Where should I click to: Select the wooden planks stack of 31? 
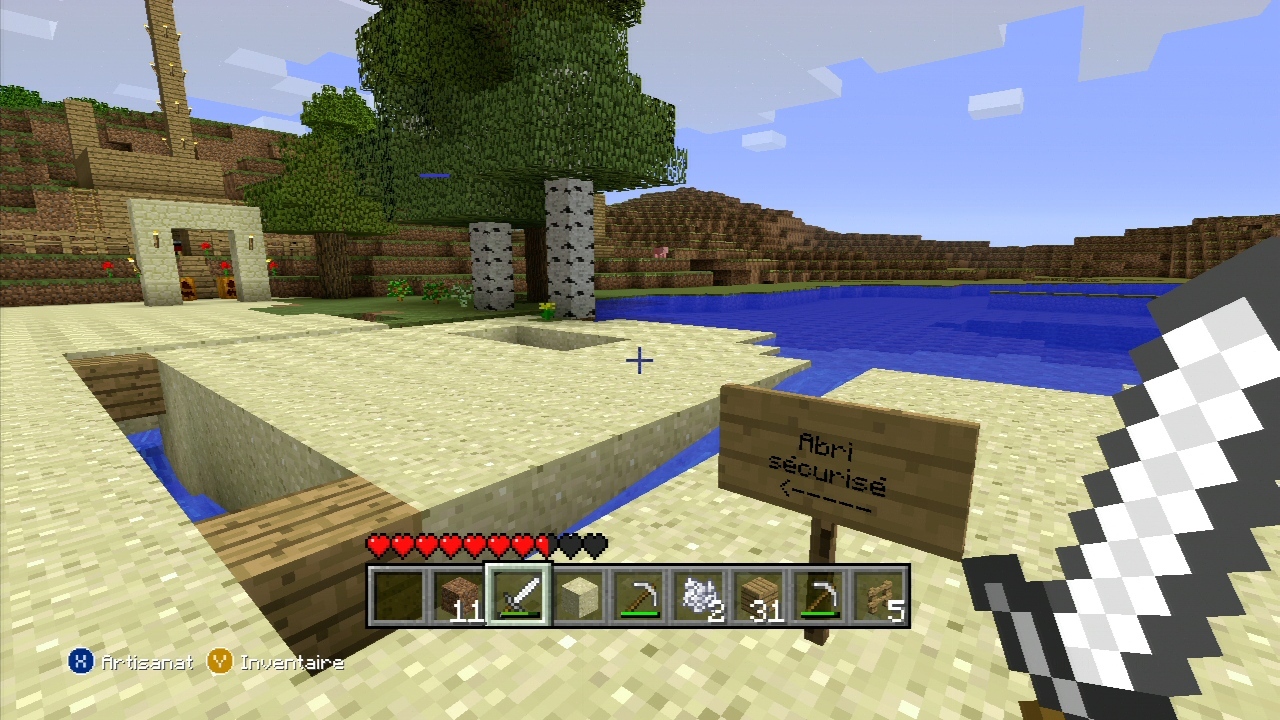point(760,597)
